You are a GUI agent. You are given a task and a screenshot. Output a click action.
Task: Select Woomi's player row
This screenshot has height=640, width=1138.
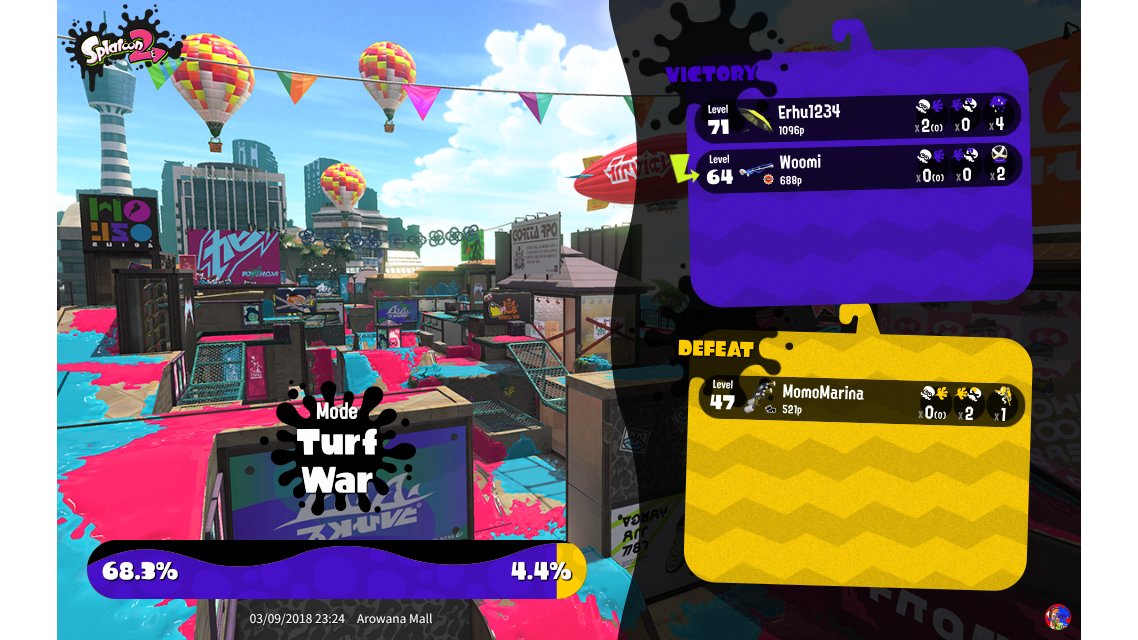[x=860, y=166]
